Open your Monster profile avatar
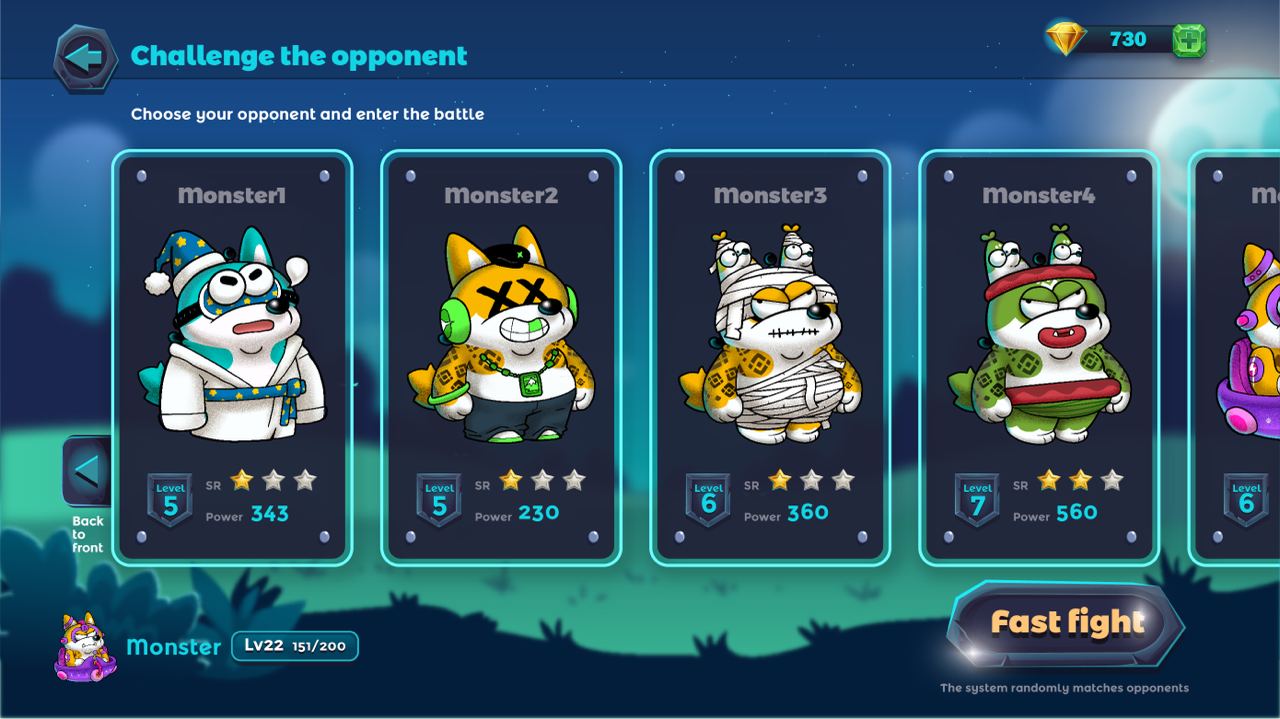The height and width of the screenshot is (719, 1280). [86, 647]
